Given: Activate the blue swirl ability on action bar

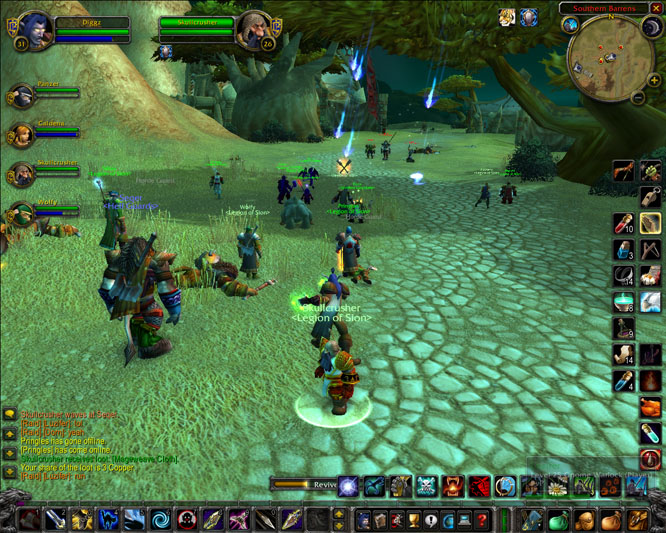Looking at the screenshot, I should click(x=160, y=520).
